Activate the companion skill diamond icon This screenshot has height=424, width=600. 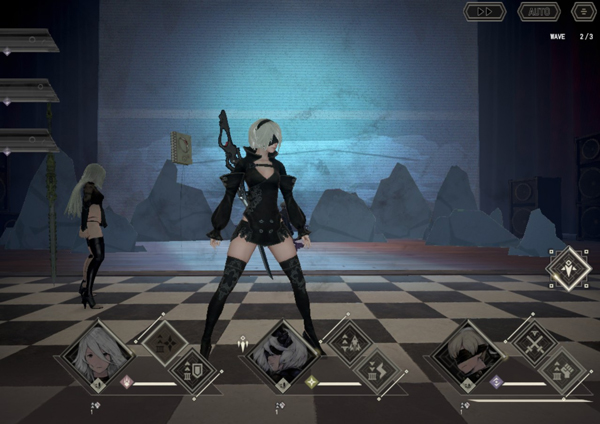[569, 268]
